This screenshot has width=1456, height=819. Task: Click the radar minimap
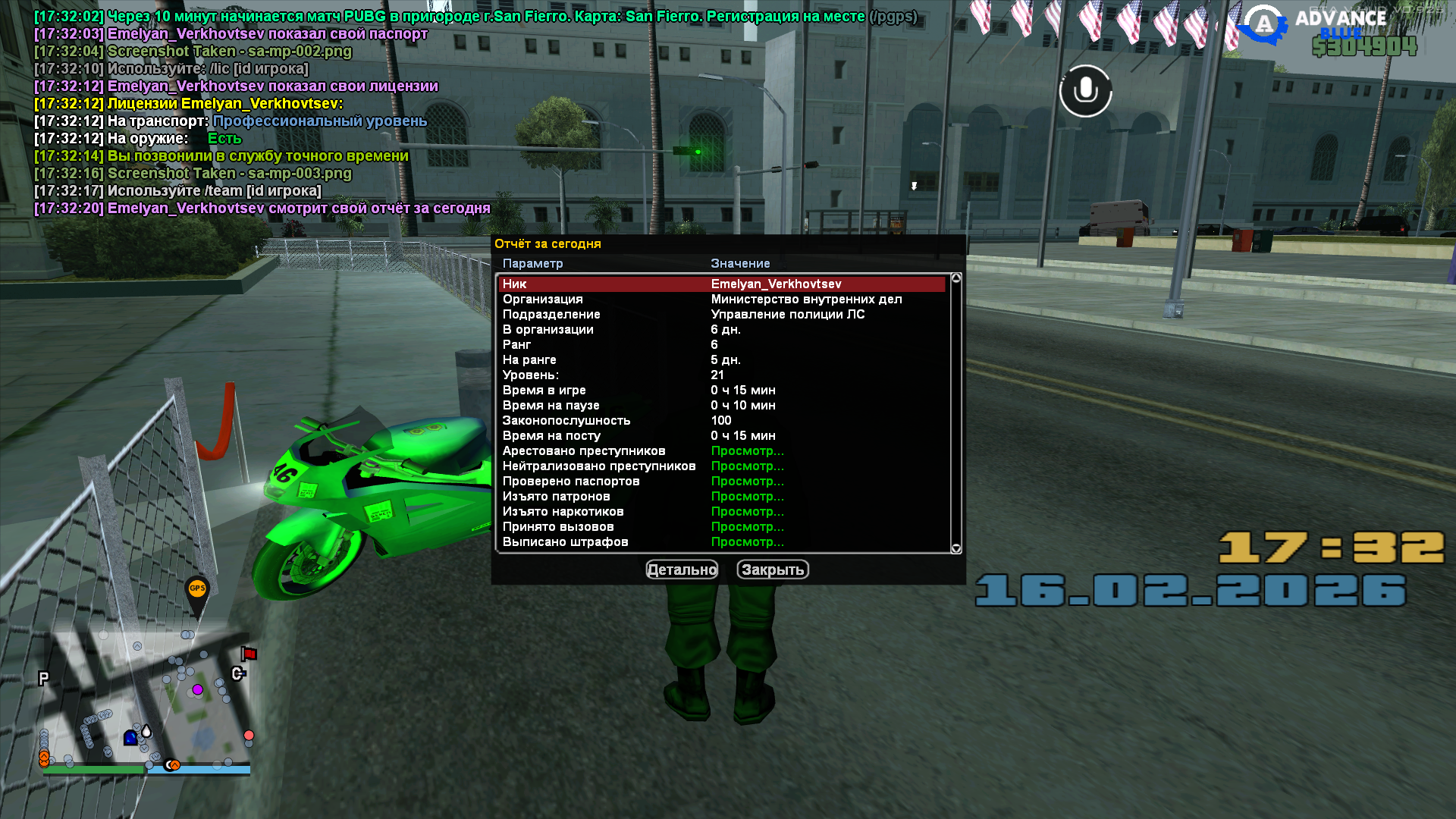tap(146, 701)
